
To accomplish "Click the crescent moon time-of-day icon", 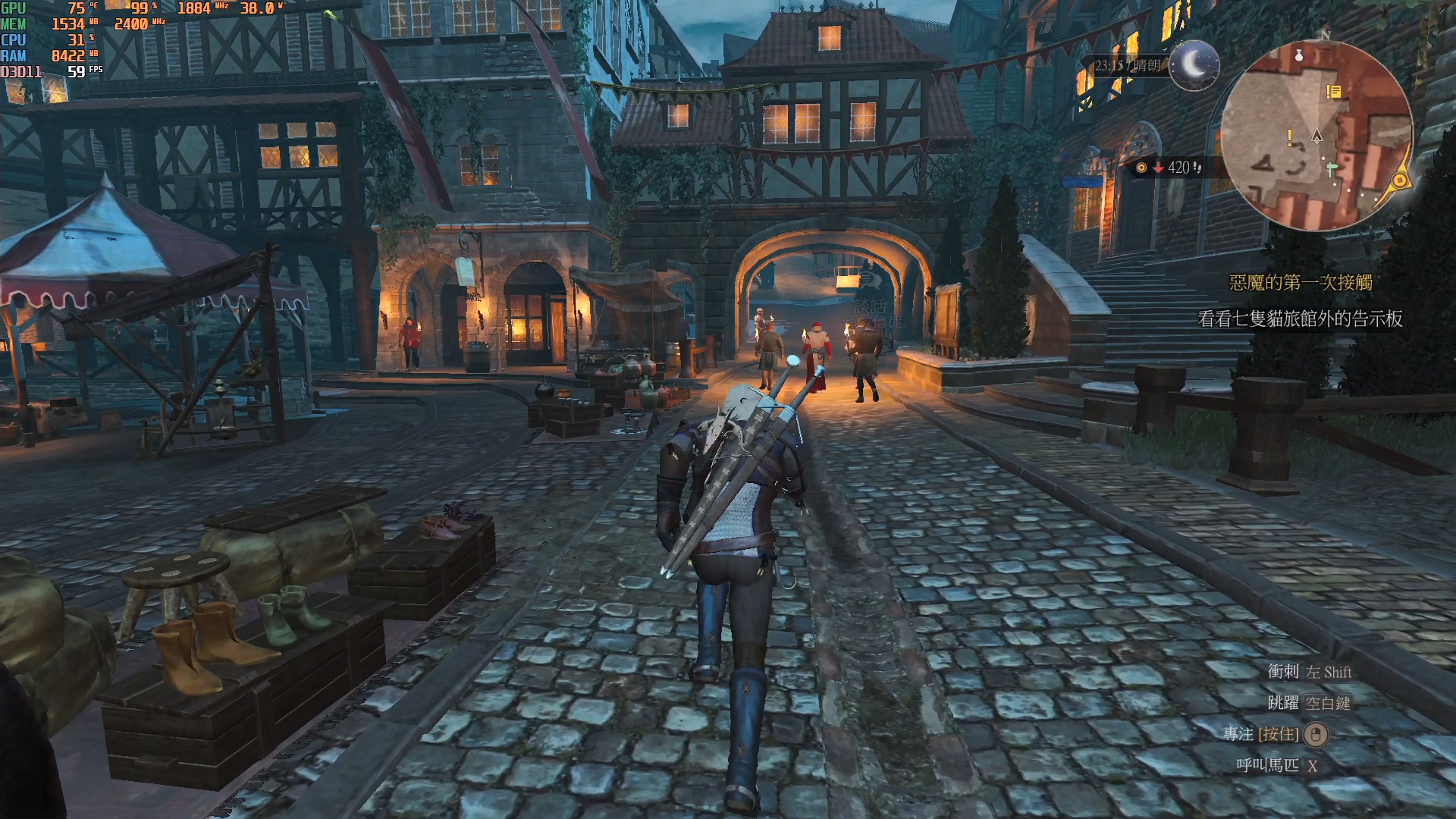I will pos(1194,65).
